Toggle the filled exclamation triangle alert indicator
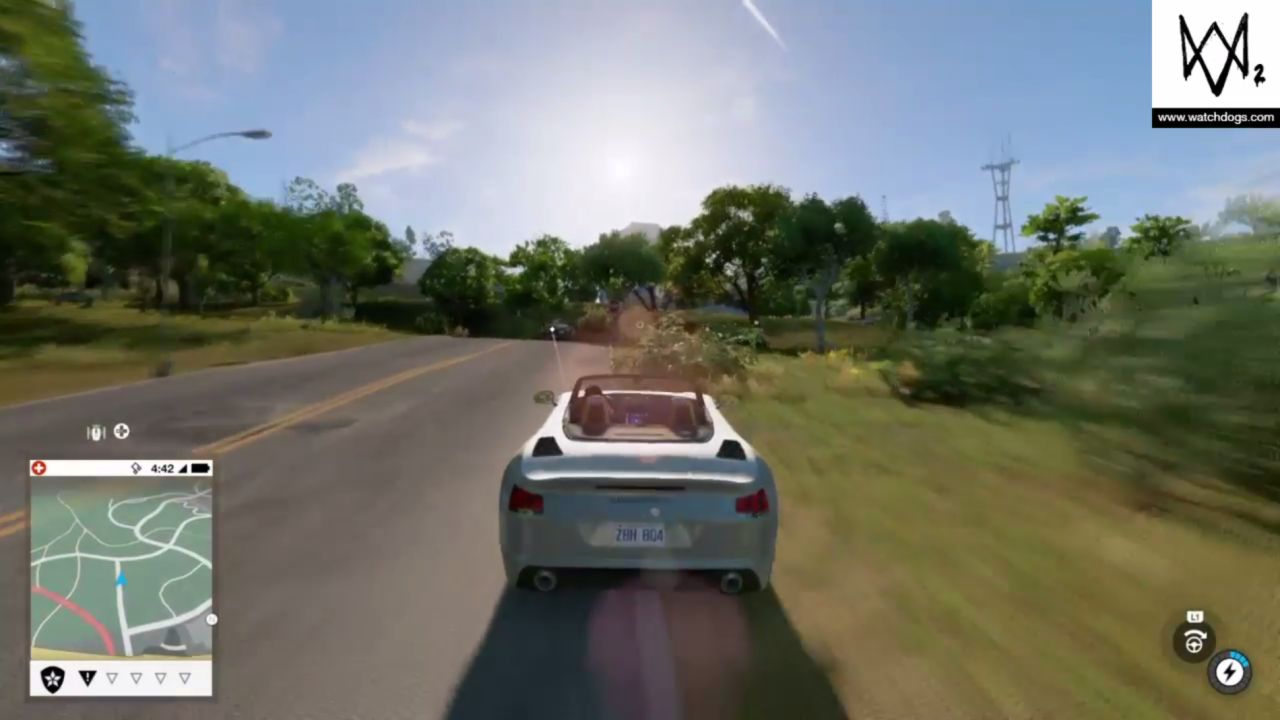This screenshot has width=1280, height=720. tap(87, 678)
